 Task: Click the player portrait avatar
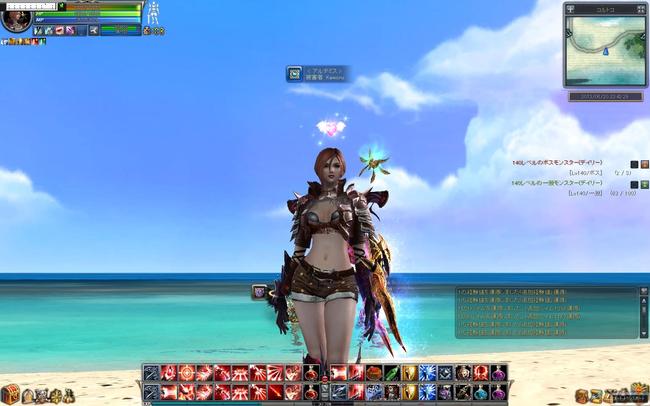tap(16, 19)
